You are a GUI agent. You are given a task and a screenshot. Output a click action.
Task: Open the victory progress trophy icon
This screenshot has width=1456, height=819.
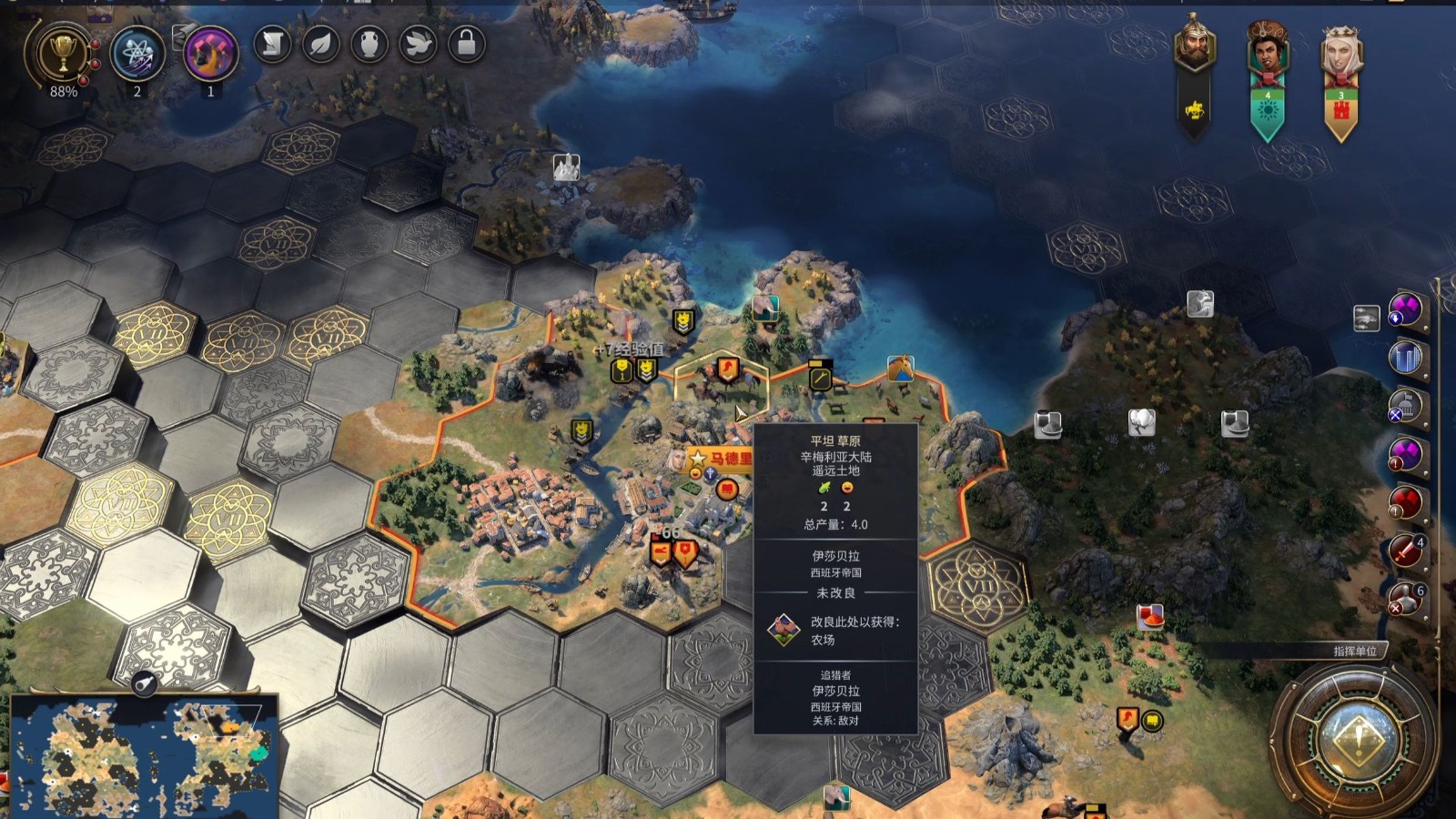62,53
